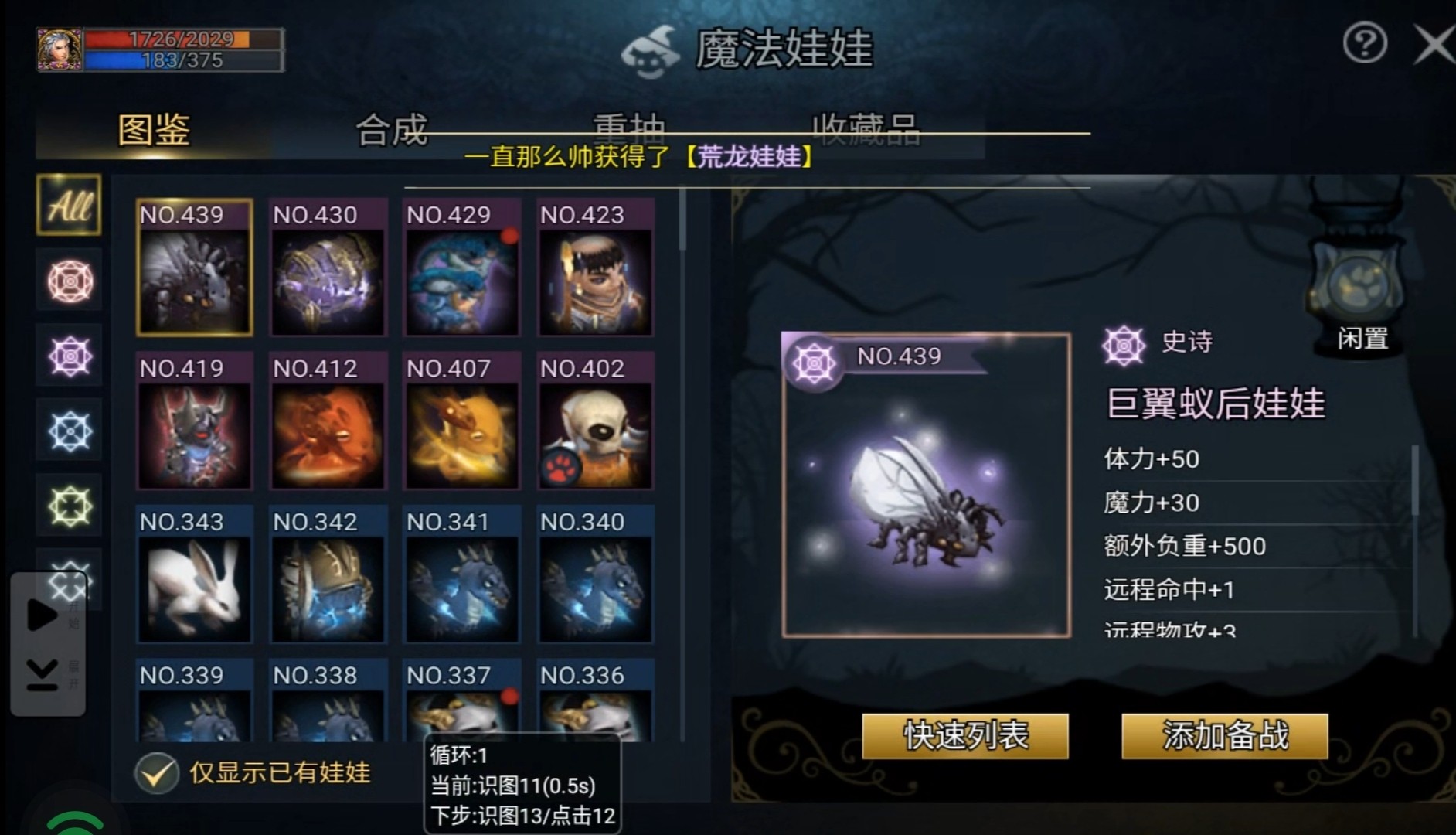Choose doll NO.429 with red dot
This screenshot has height=835, width=1456.
(461, 268)
